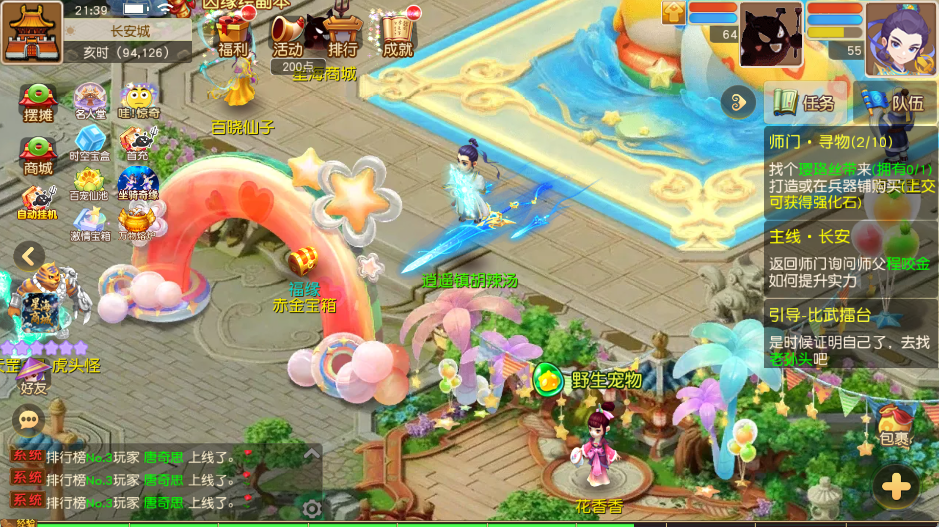Switch to the 队伍 team tab
The height and width of the screenshot is (527, 939).
click(x=897, y=102)
